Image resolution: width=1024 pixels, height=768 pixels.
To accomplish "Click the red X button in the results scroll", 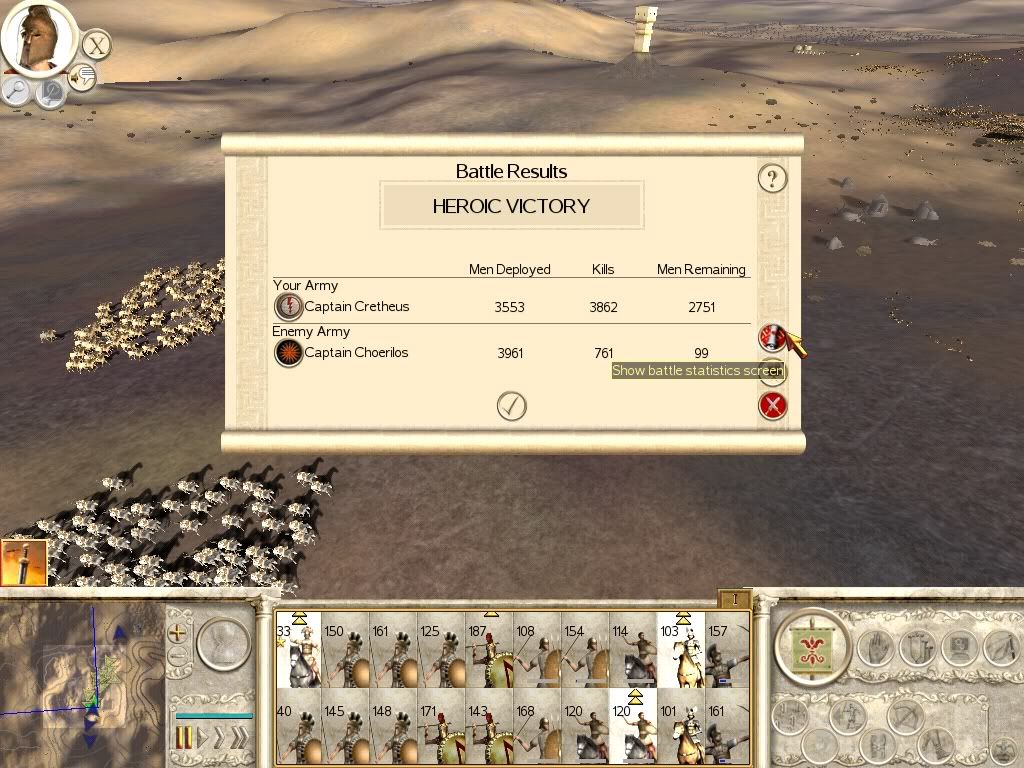I will click(x=773, y=405).
